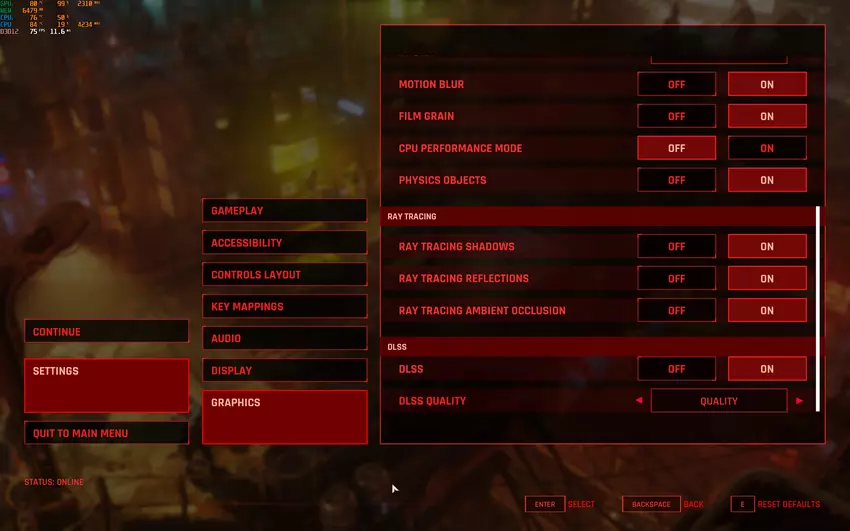Image resolution: width=850 pixels, height=531 pixels.
Task: Open the Key Mappings section
Action: click(x=284, y=307)
